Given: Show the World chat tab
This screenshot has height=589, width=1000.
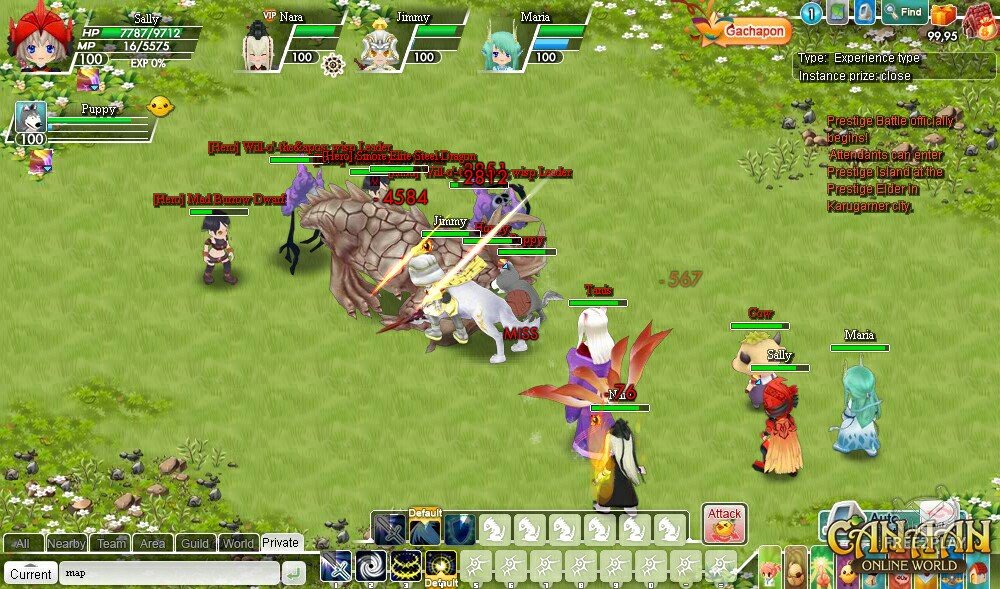Looking at the screenshot, I should click(x=238, y=543).
